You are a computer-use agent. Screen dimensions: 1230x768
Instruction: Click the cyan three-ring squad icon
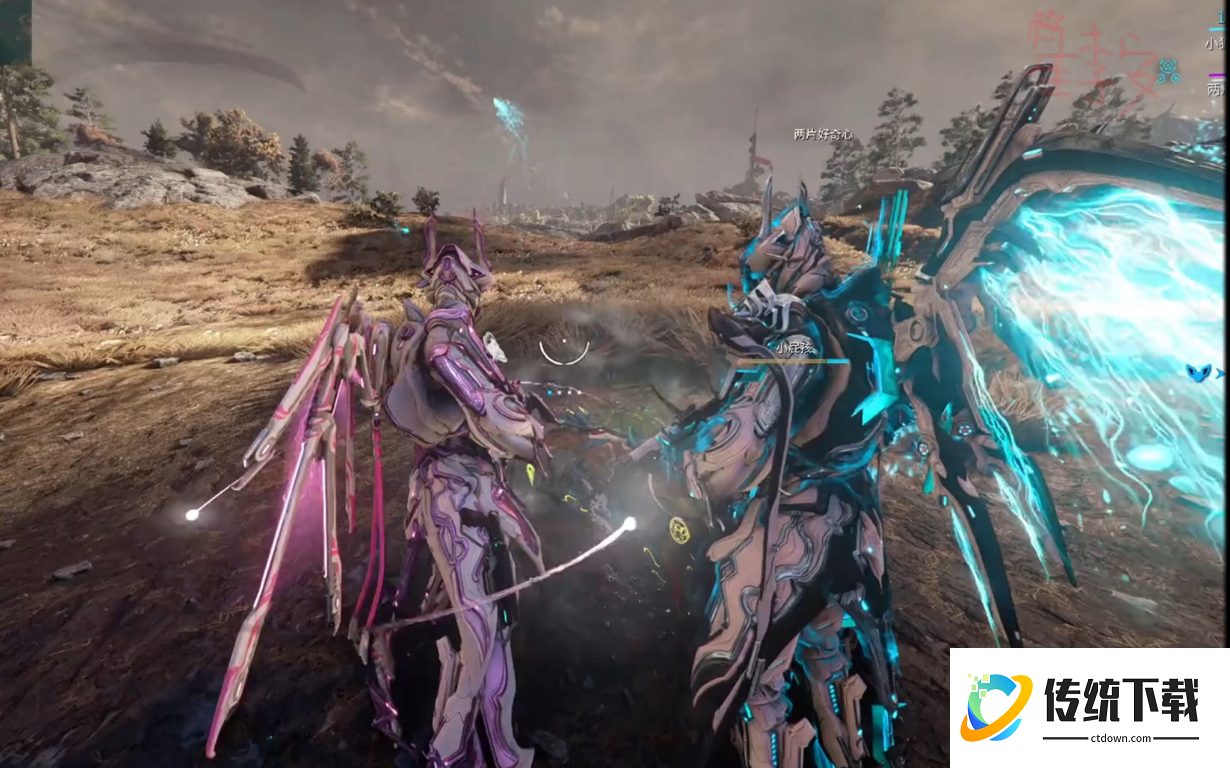click(1167, 71)
